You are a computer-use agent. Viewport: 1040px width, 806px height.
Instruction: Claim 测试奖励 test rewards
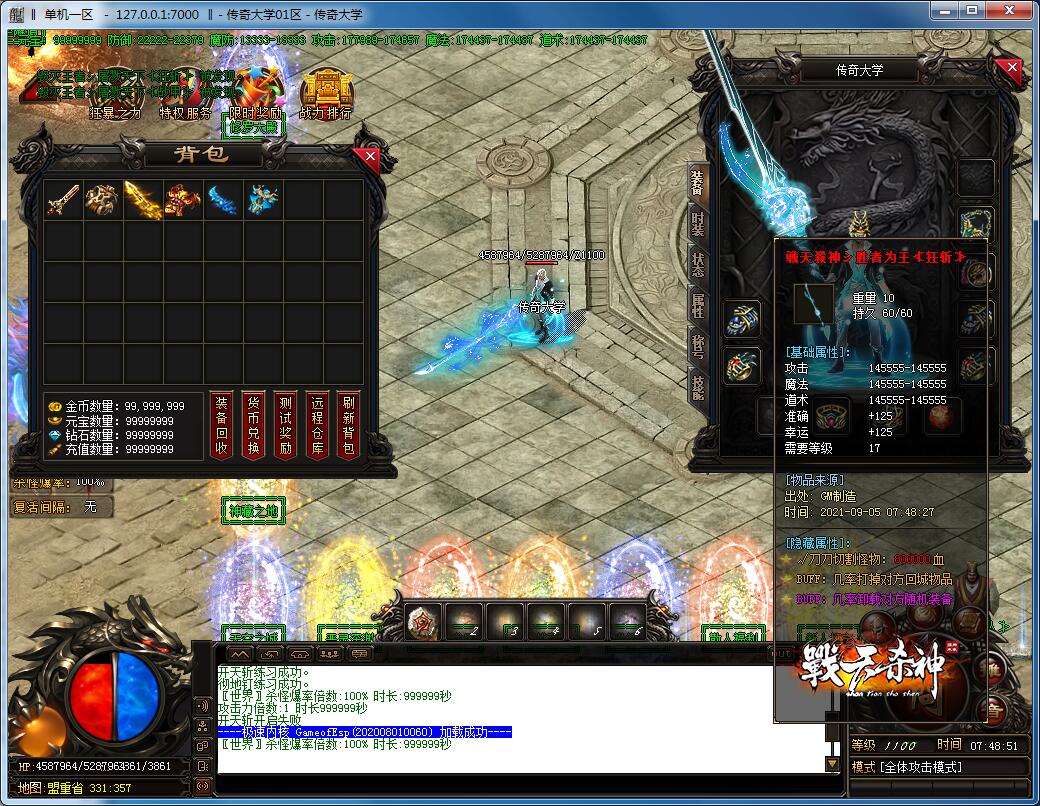285,425
